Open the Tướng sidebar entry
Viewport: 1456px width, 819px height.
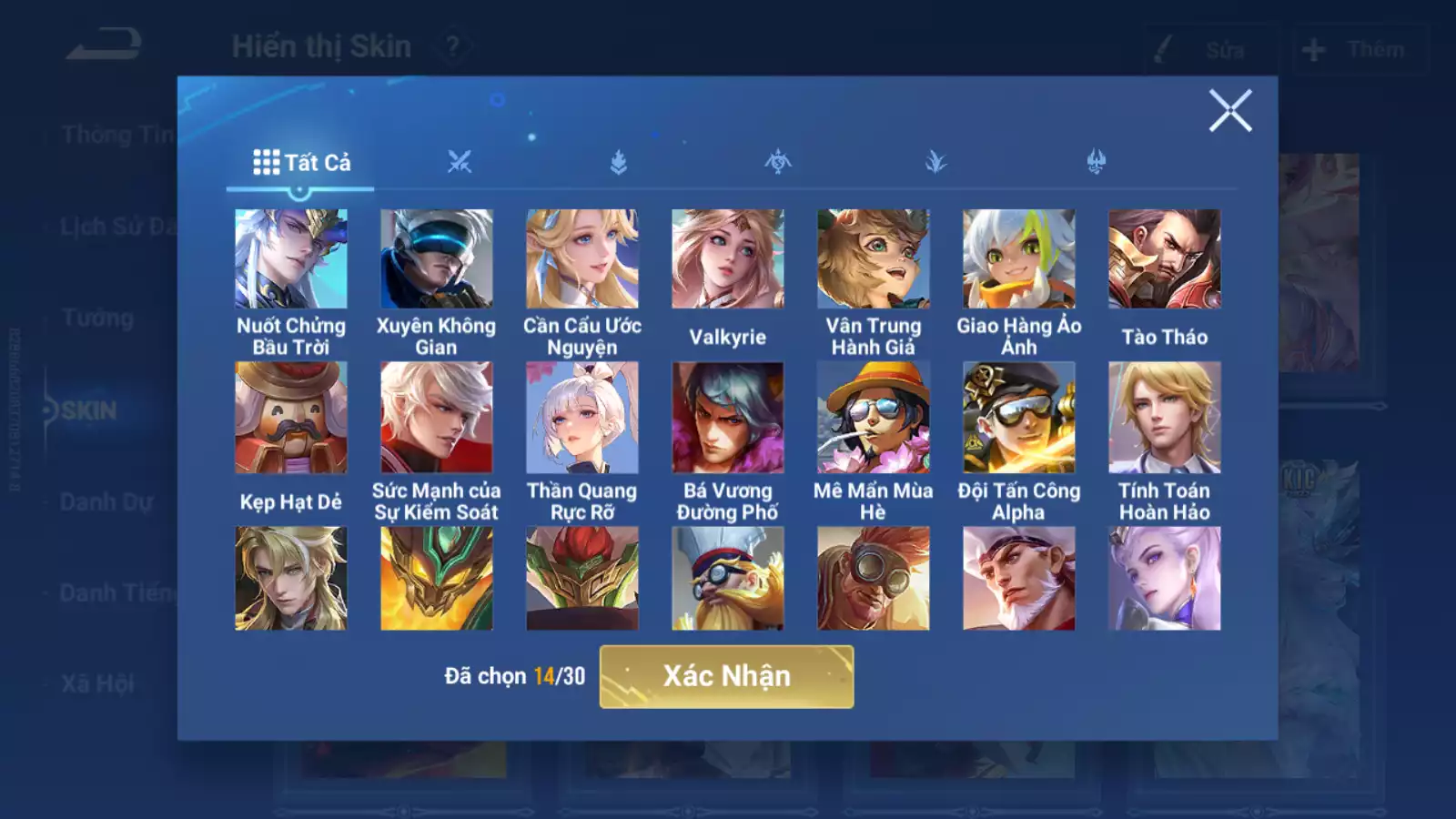100,318
